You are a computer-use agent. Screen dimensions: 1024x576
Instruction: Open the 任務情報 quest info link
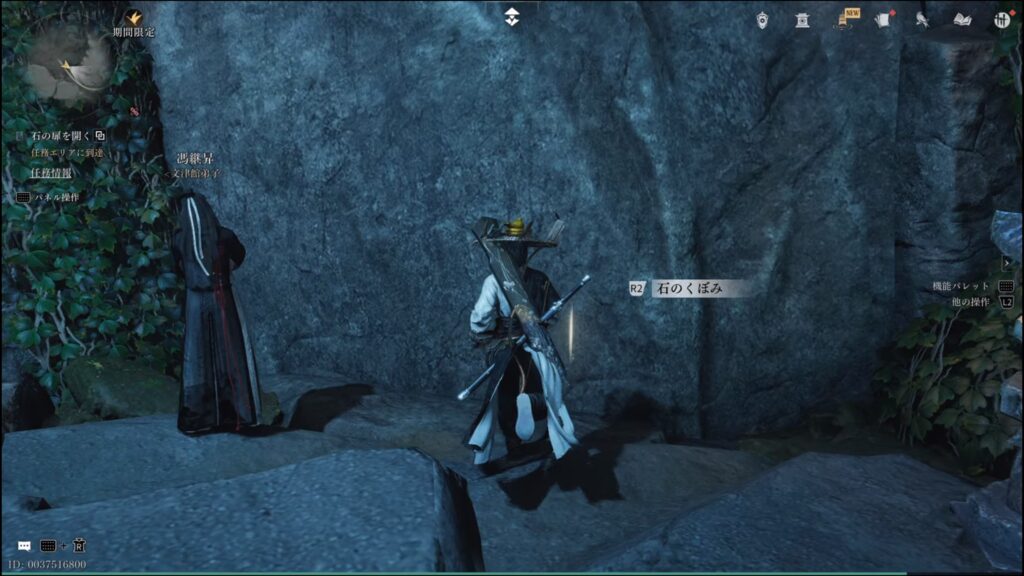50,173
